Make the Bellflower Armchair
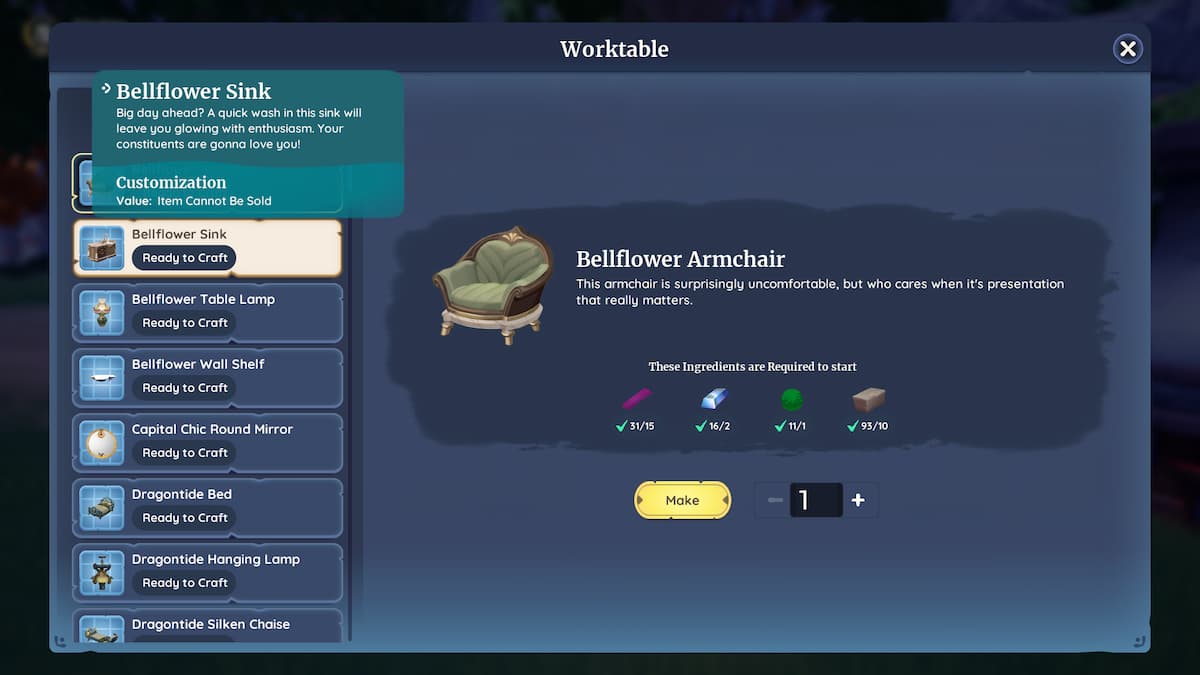1200x675 pixels. tap(682, 500)
